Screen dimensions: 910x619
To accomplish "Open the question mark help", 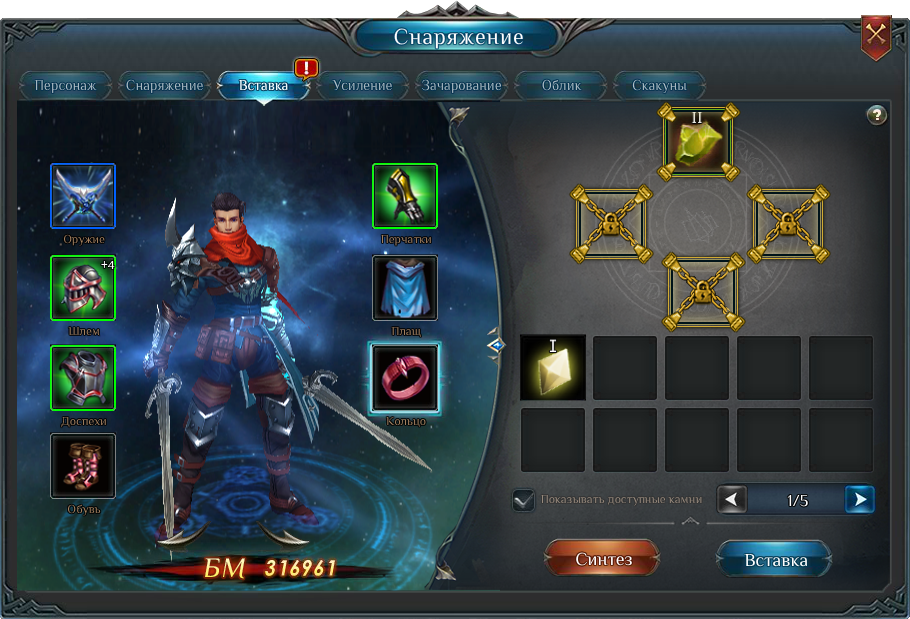I will pyautogui.click(x=876, y=115).
